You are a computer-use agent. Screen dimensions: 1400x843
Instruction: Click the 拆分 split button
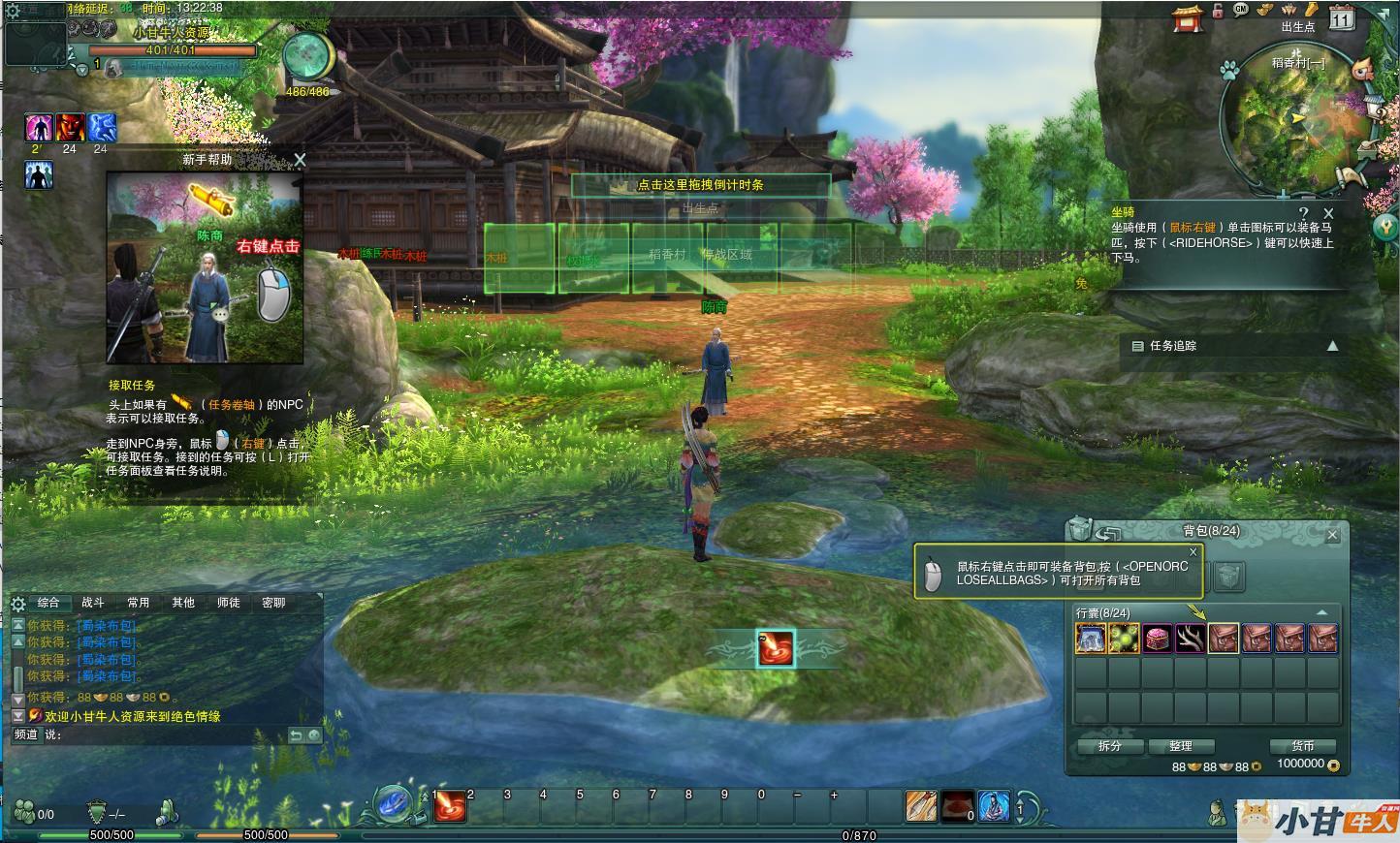pyautogui.click(x=1109, y=746)
